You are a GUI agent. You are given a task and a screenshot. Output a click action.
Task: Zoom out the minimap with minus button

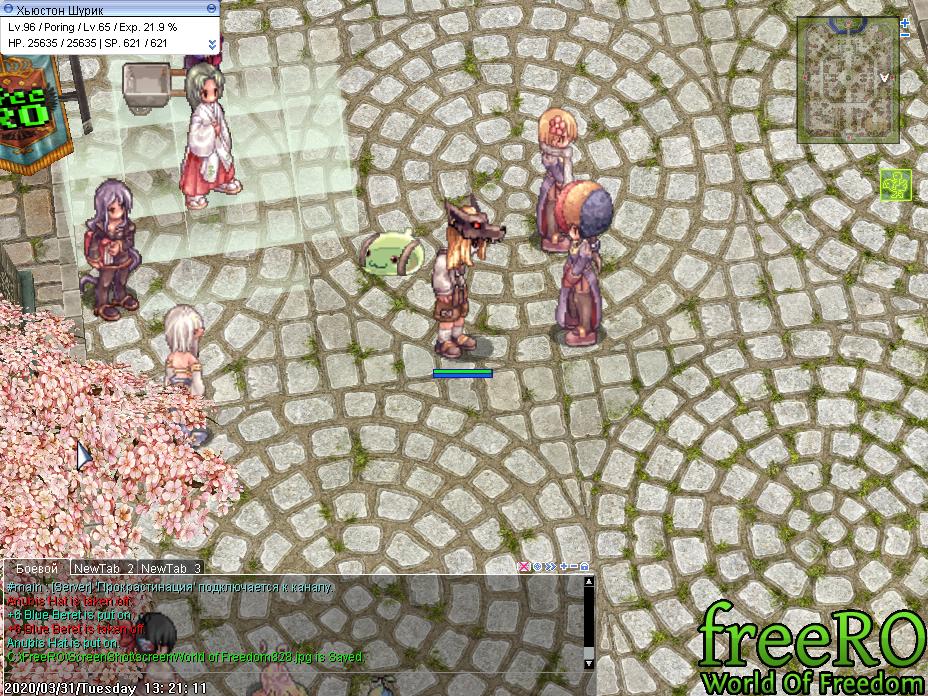click(904, 36)
